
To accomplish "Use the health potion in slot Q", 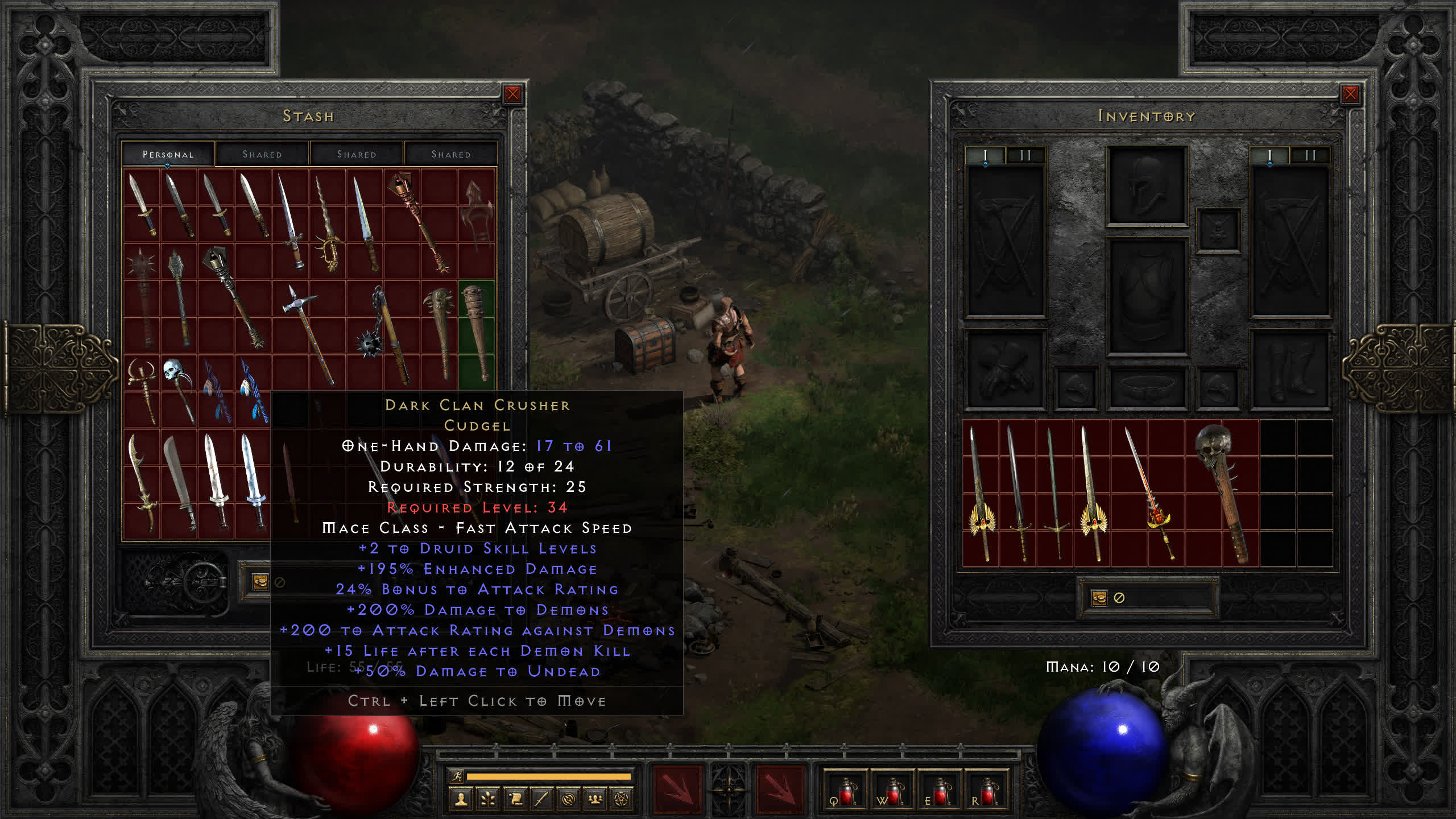I will click(x=845, y=791).
